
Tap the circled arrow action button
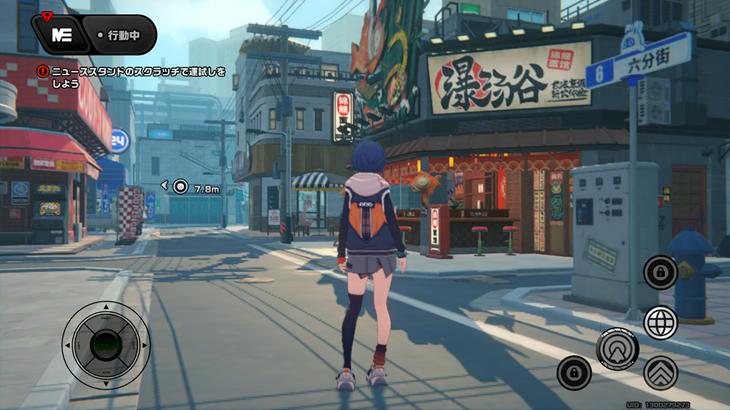click(x=617, y=348)
